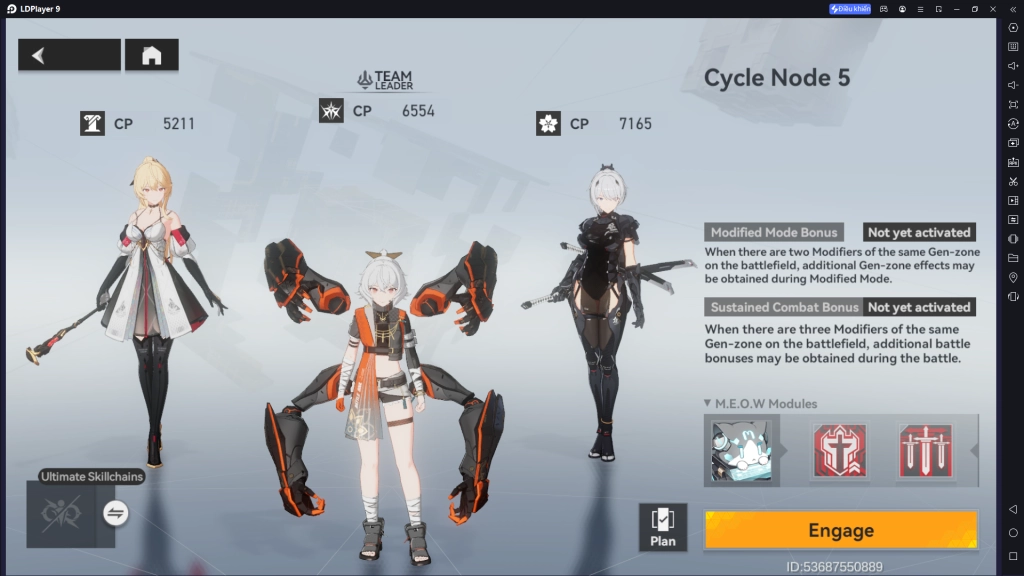The image size is (1024, 576).
Task: Open the Ultimate Skillchains slot
Action: 61,514
